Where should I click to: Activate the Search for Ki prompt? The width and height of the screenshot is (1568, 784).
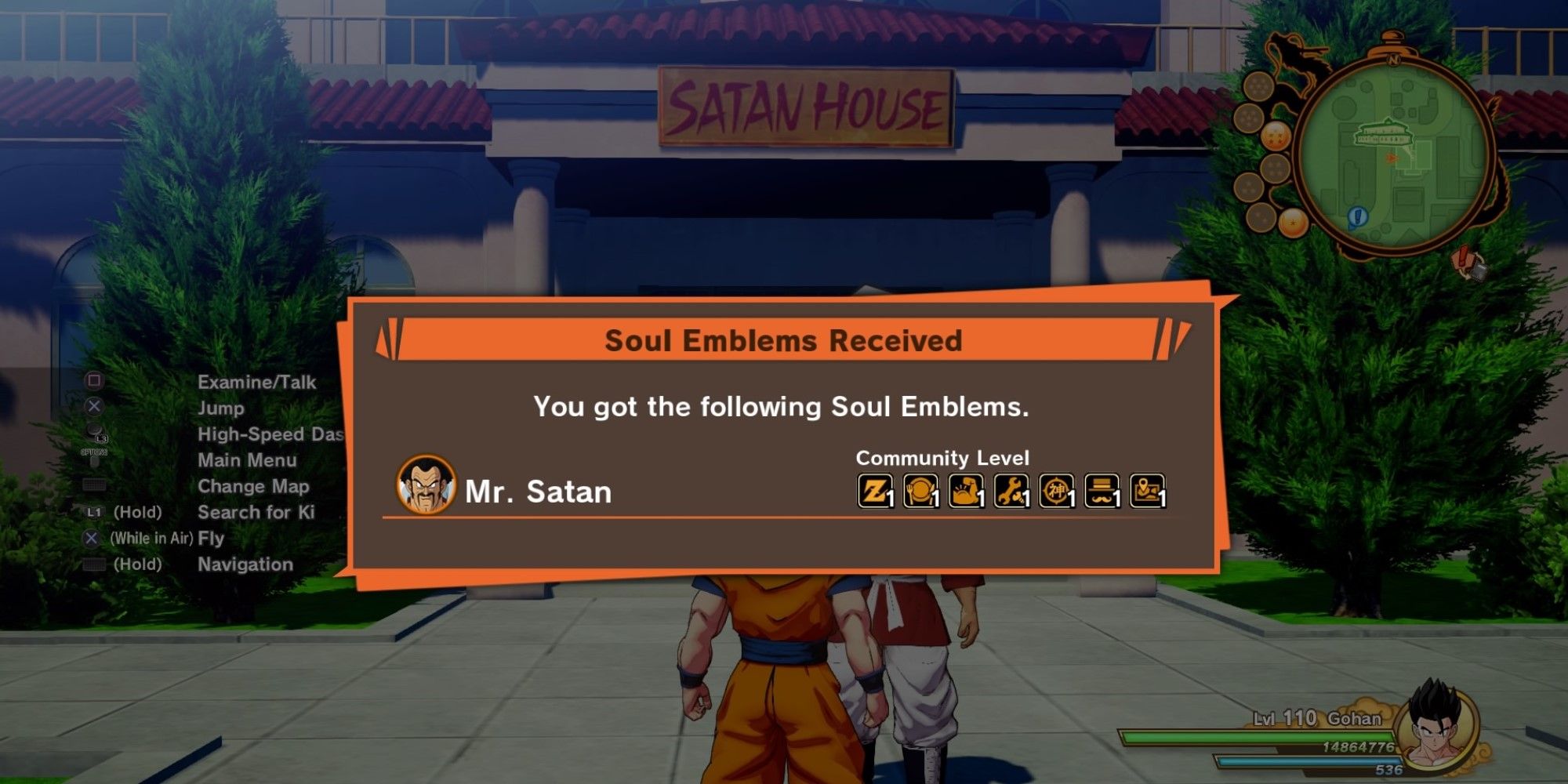(x=259, y=513)
